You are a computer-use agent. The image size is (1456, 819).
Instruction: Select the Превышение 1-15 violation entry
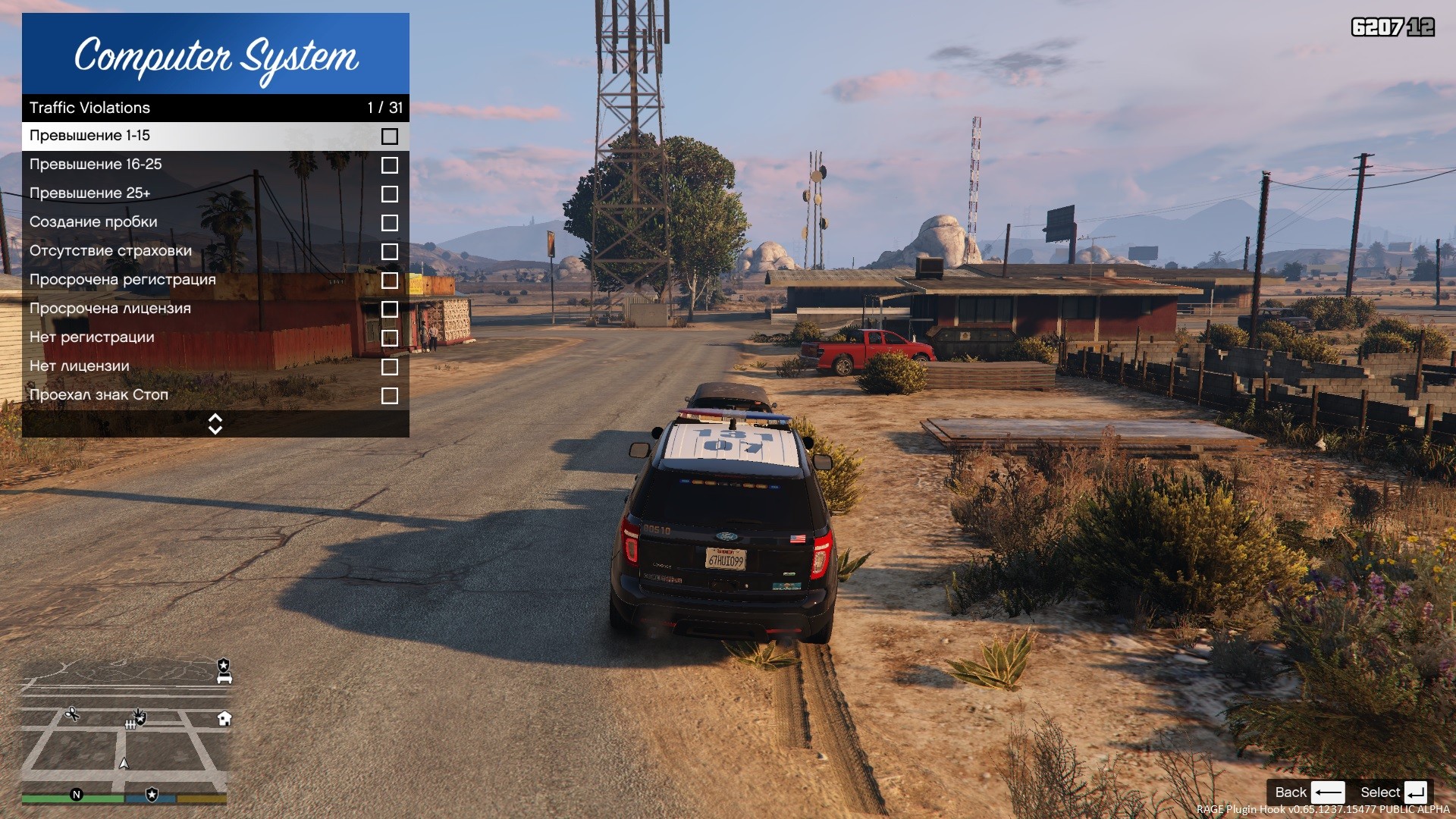pyautogui.click(x=215, y=136)
